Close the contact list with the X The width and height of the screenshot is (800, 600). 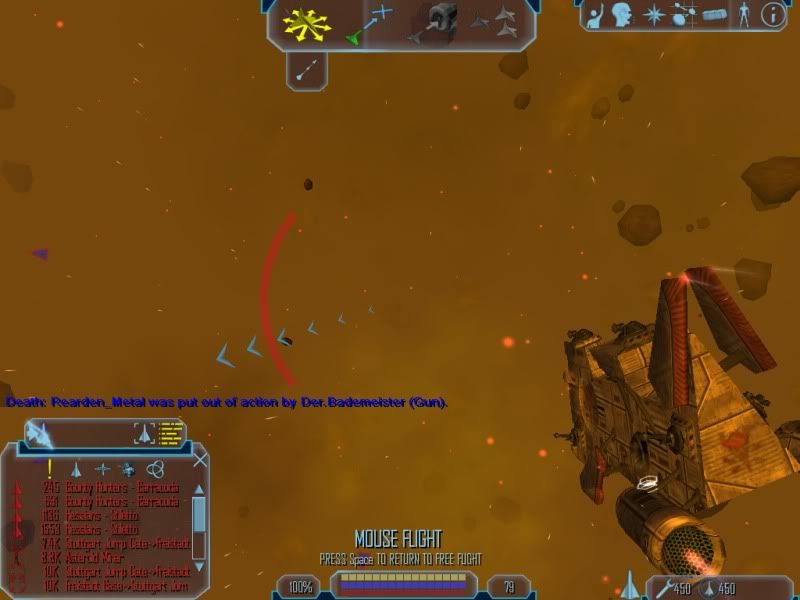(x=201, y=460)
